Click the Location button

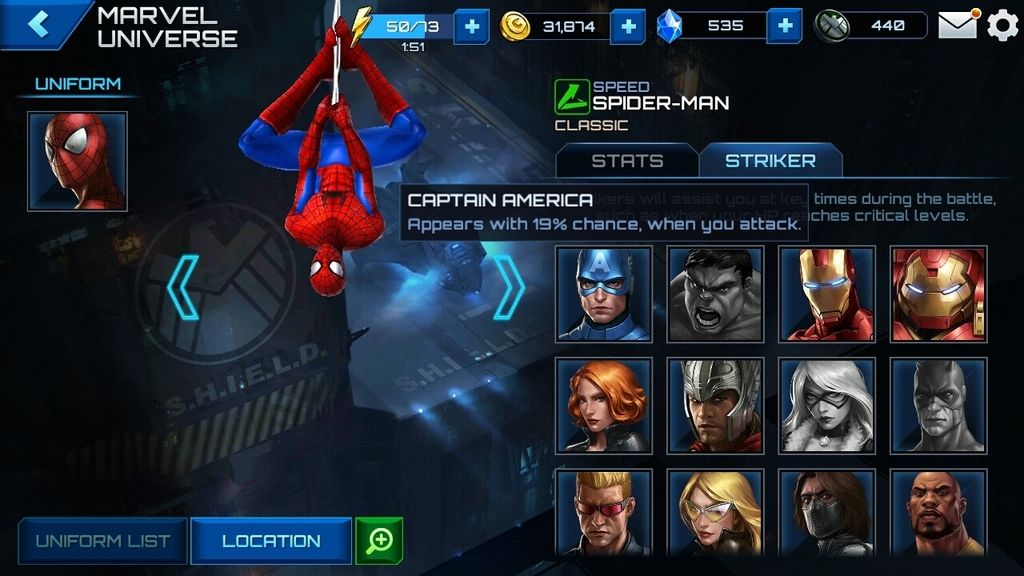[x=271, y=541]
